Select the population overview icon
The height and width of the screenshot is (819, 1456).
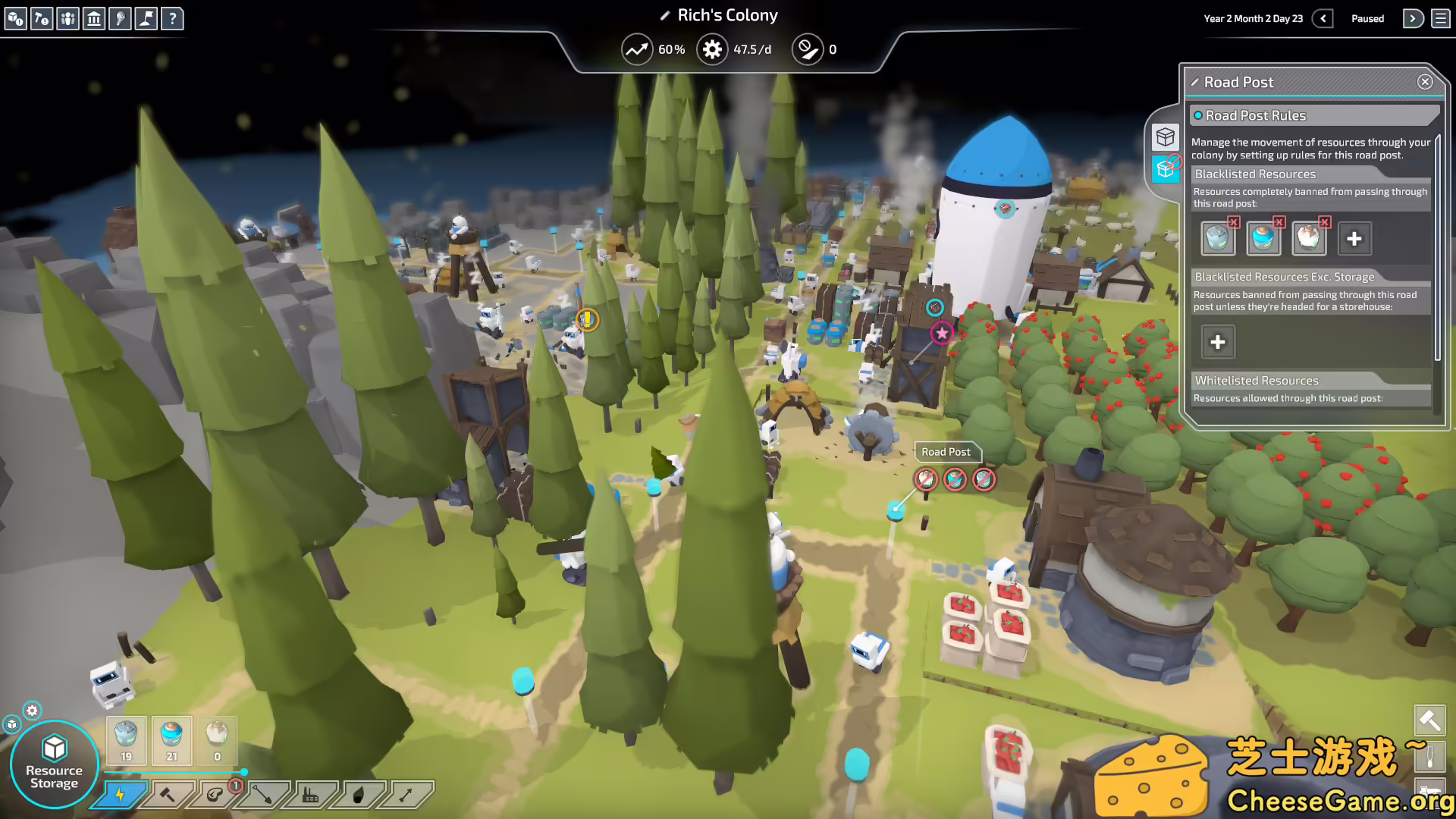68,19
